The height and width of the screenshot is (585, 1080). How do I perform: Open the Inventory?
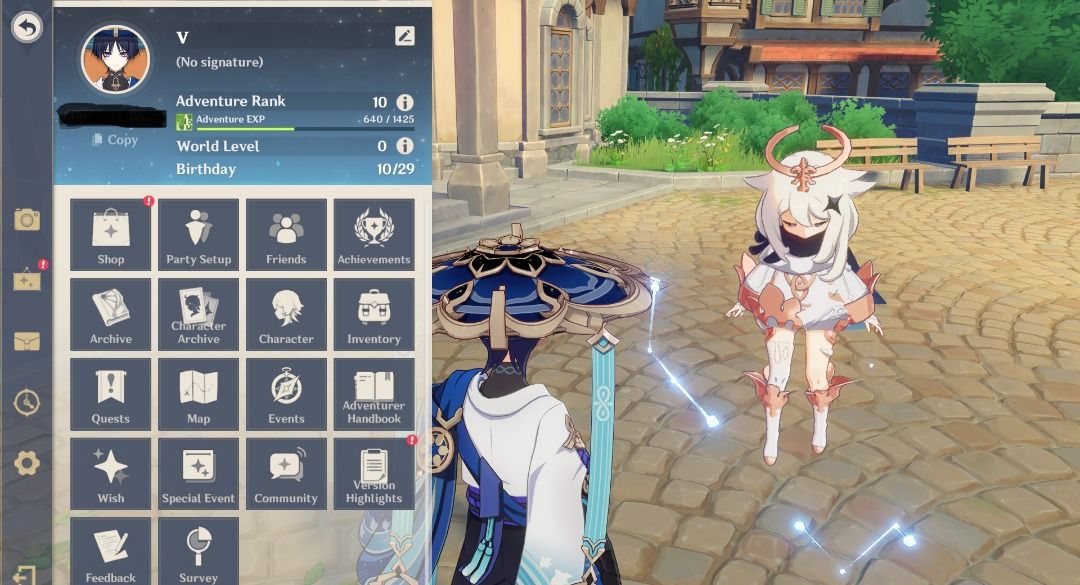374,315
